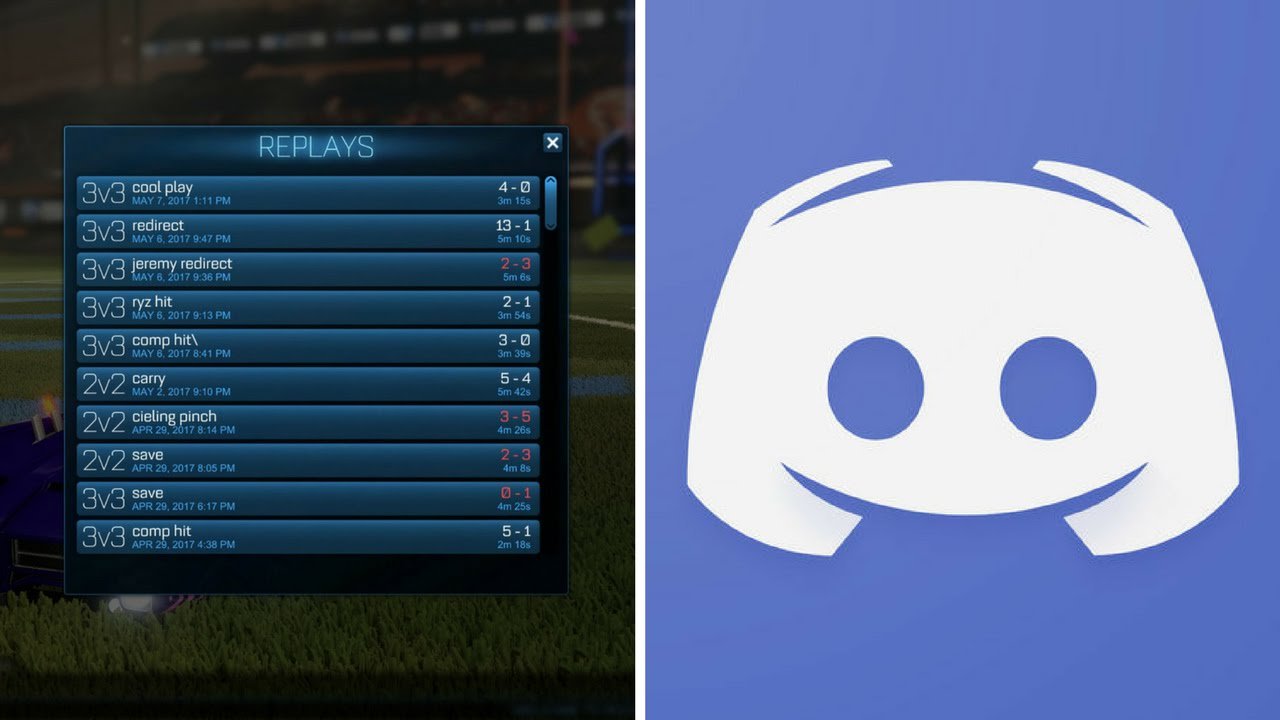Screen dimensions: 1280x720
Task: Click the 13-1 score beside "redirect"
Action: (x=512, y=224)
